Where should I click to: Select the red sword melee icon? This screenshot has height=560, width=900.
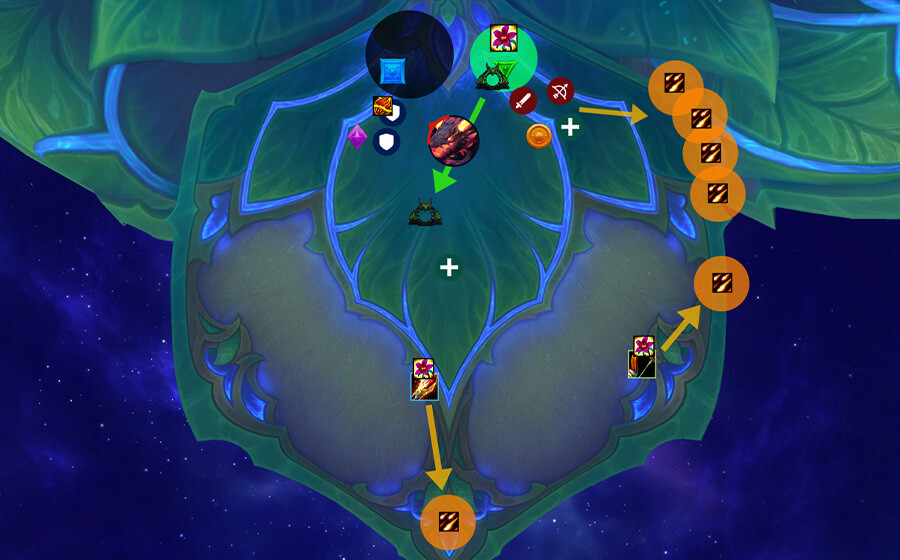pos(523,100)
